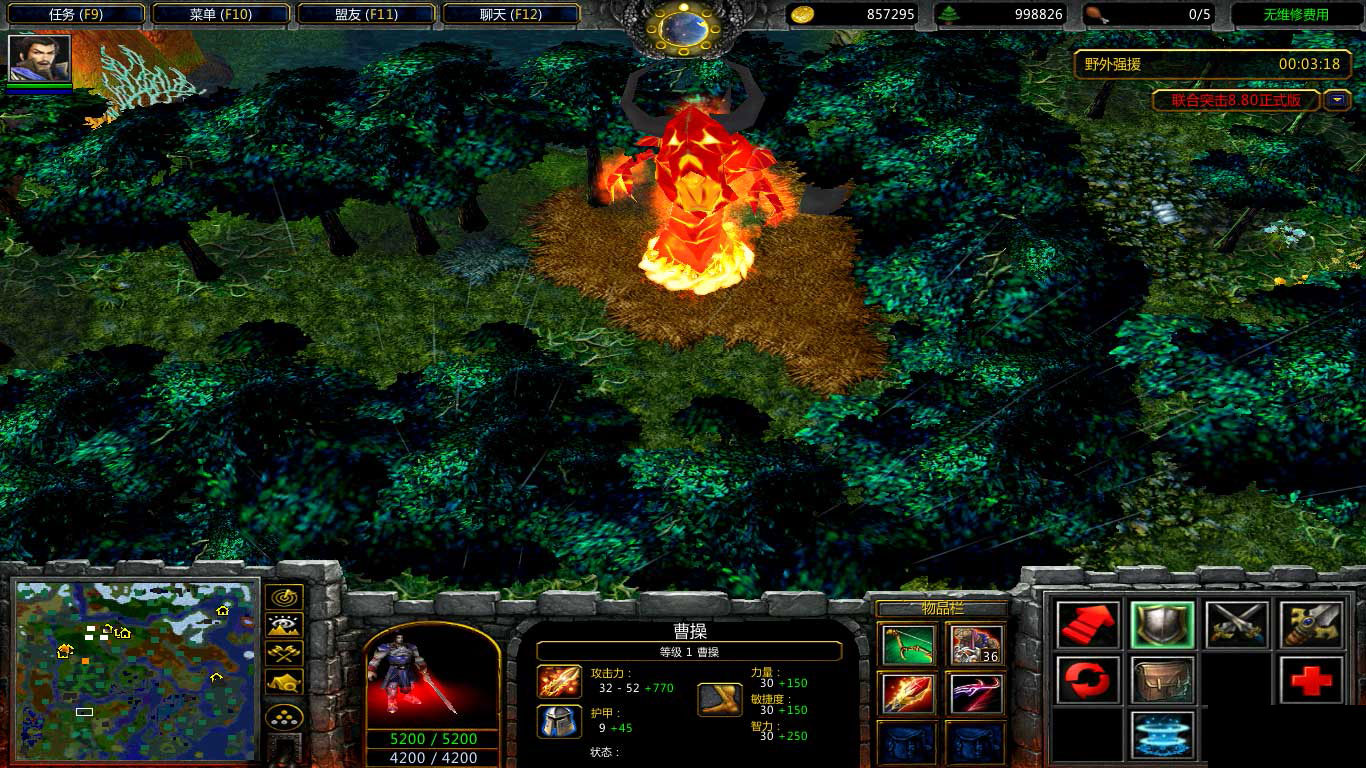Click the item with 36 charges
The height and width of the screenshot is (768, 1366).
pyautogui.click(x=975, y=645)
